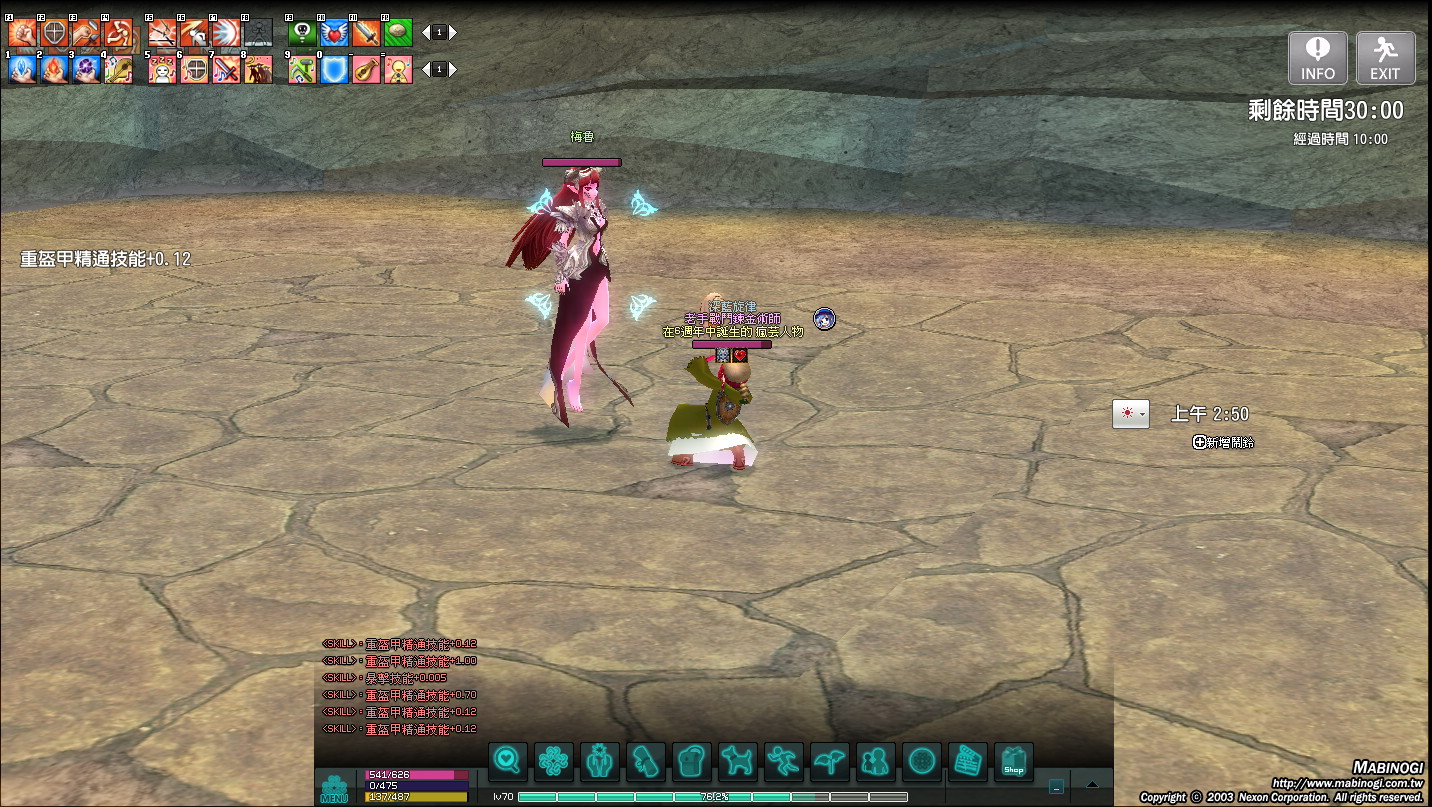Open the main MENU button
1432x807 pixels.
(x=333, y=788)
